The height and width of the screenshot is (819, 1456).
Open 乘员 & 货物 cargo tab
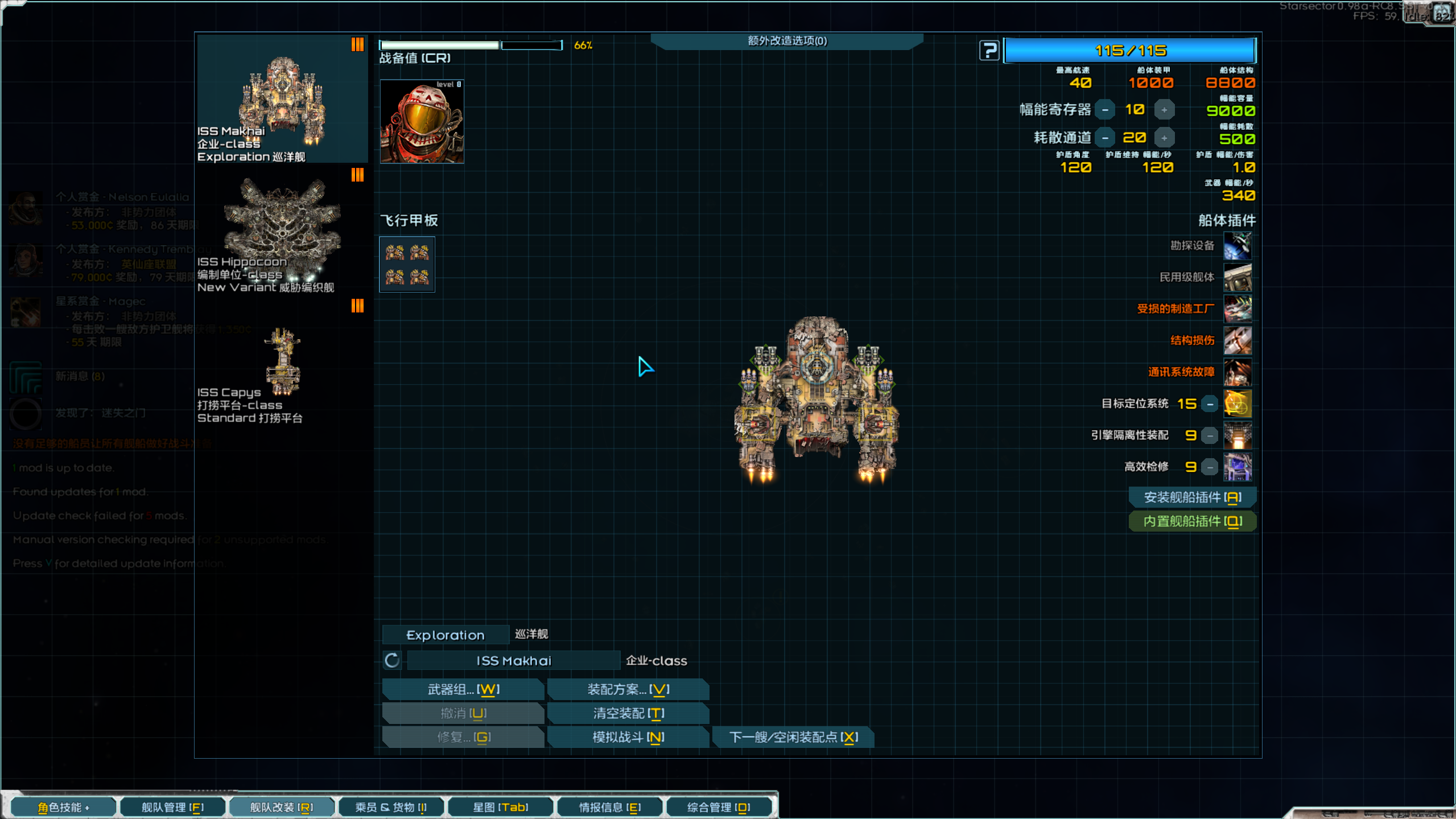point(391,807)
